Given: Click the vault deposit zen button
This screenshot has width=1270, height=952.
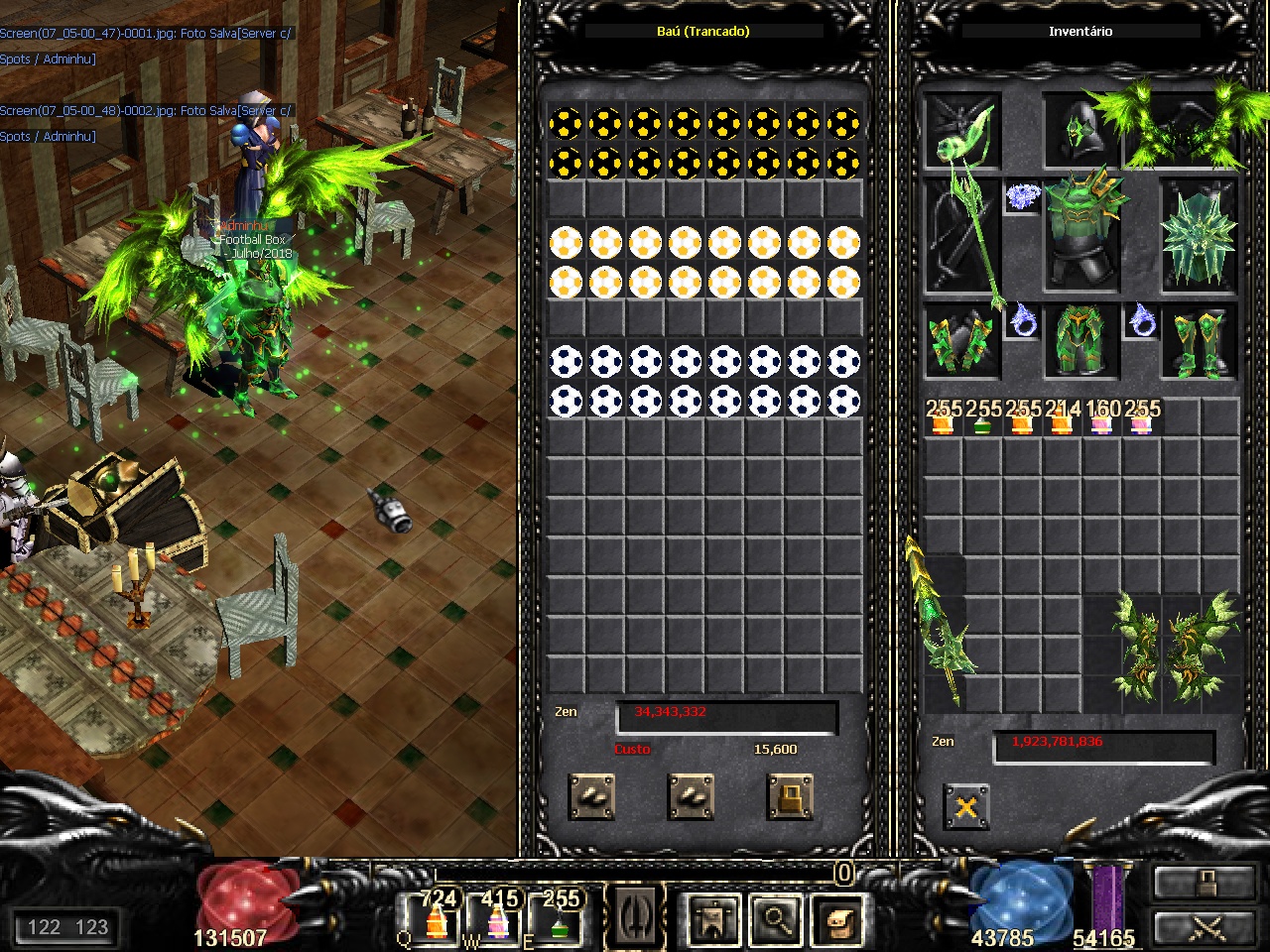Looking at the screenshot, I should pyautogui.click(x=591, y=796).
